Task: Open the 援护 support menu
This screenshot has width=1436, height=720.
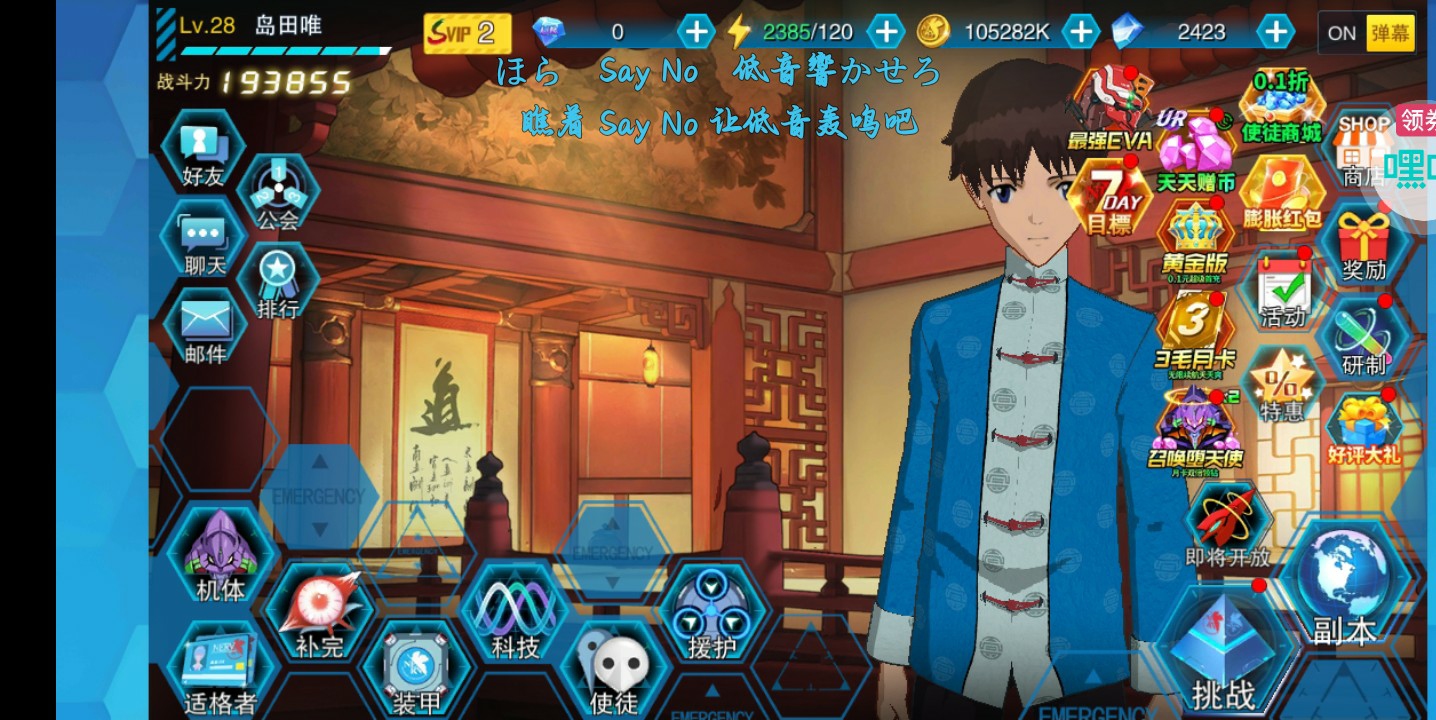Action: (x=711, y=611)
